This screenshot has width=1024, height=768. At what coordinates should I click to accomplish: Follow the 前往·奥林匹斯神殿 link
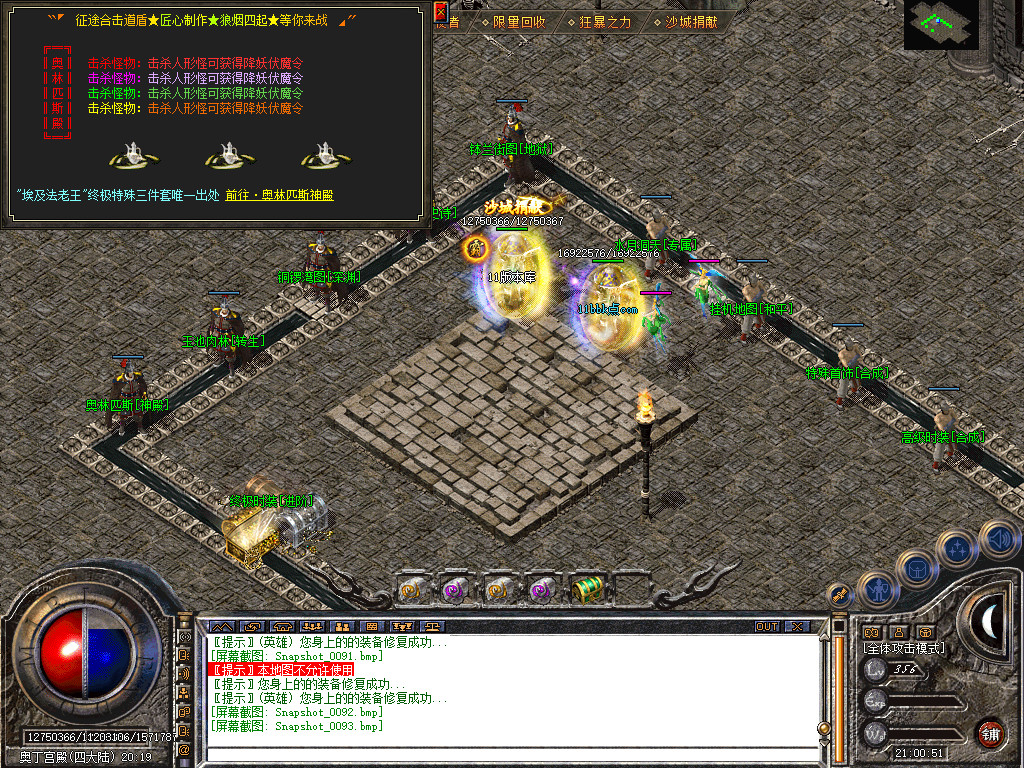[279, 195]
